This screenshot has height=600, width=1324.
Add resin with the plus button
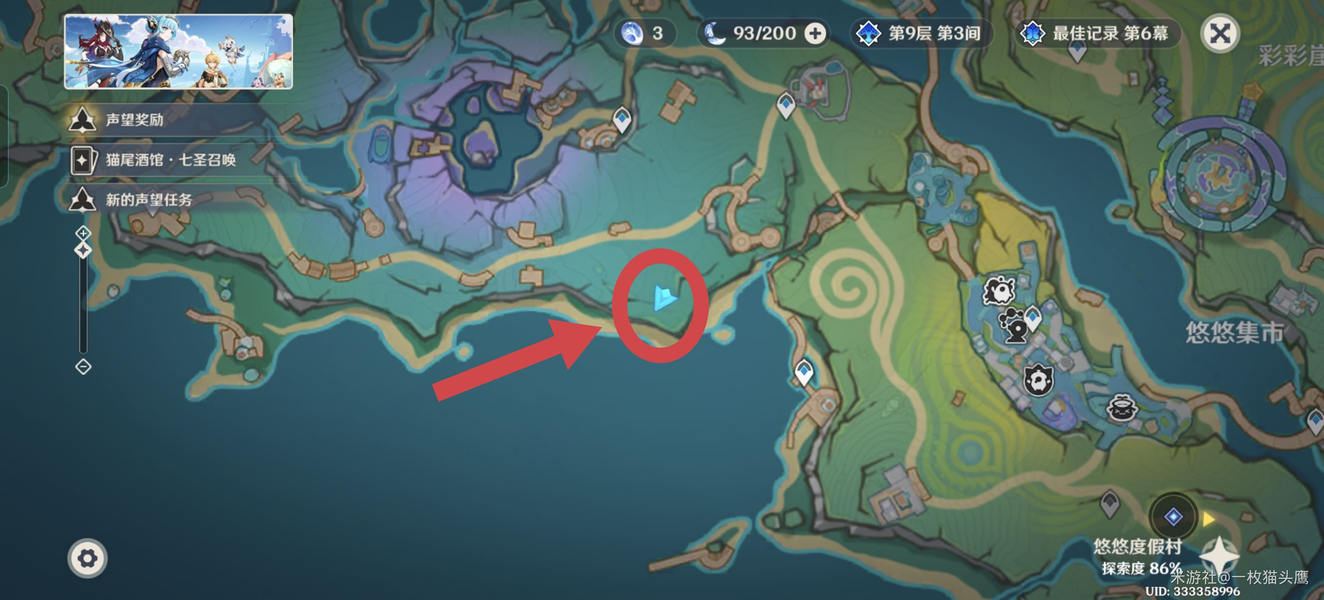816,33
